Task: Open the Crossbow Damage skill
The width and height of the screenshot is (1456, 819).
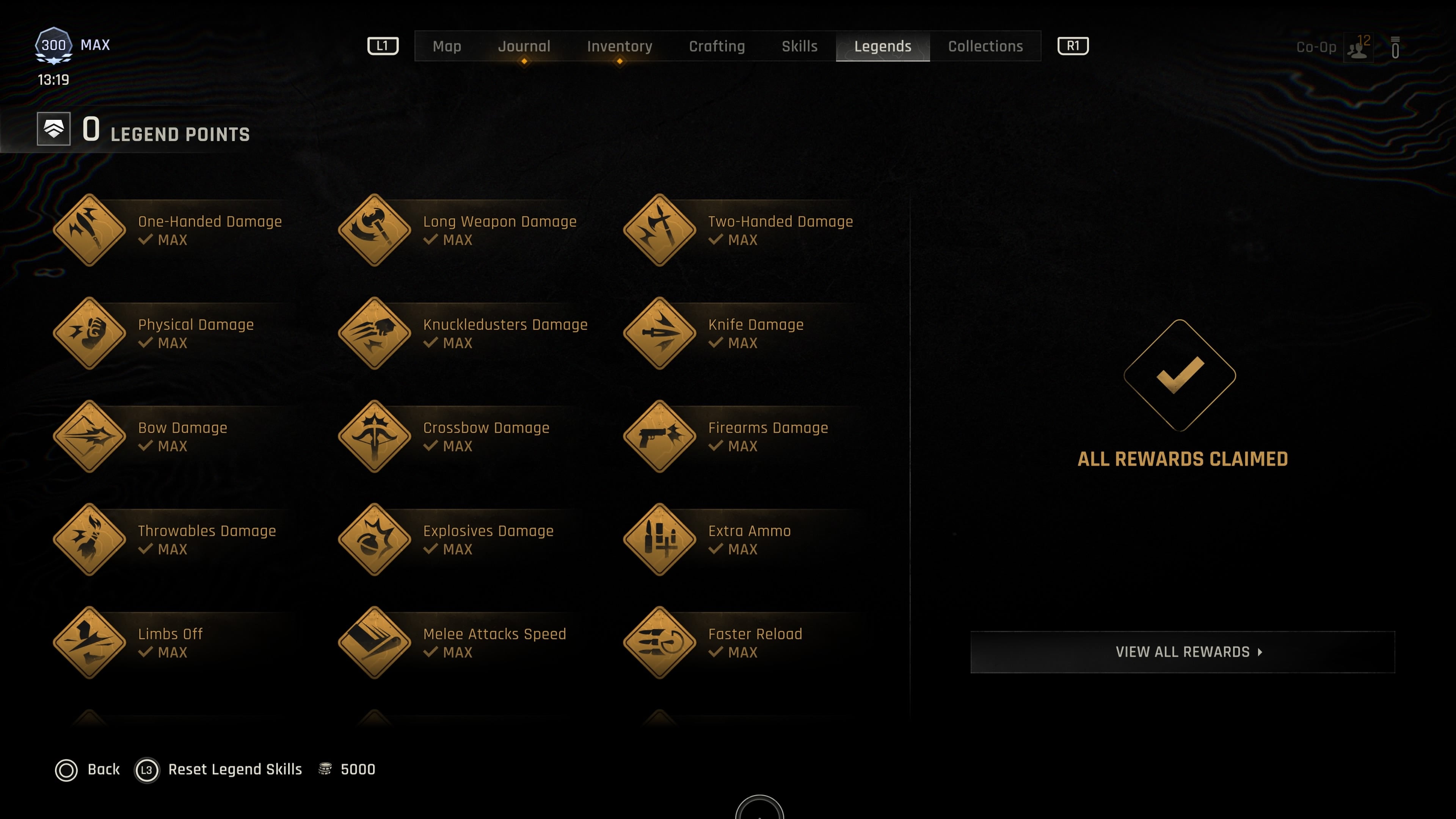Action: 374,436
